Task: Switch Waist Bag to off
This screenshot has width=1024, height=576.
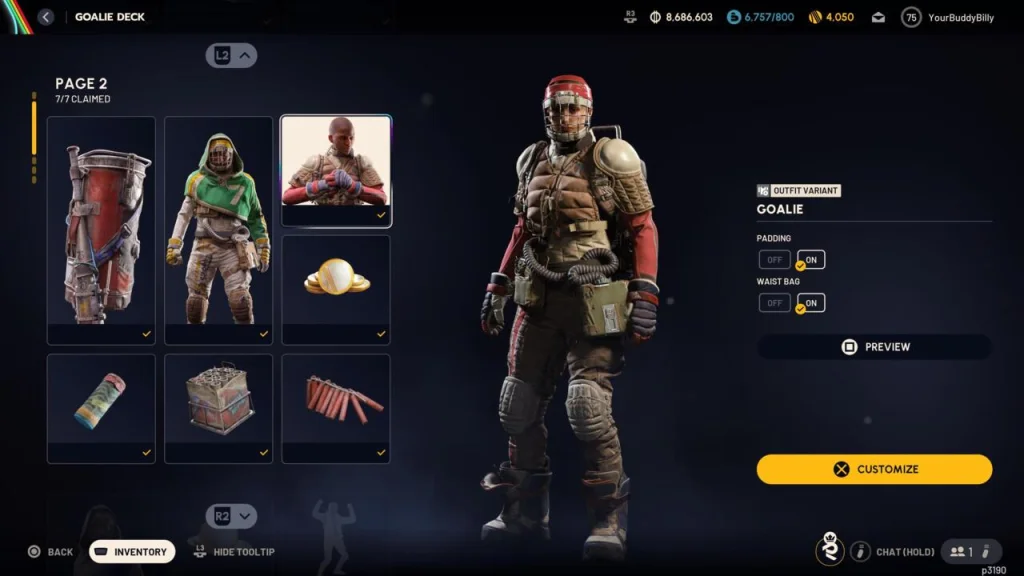Action: (x=774, y=303)
